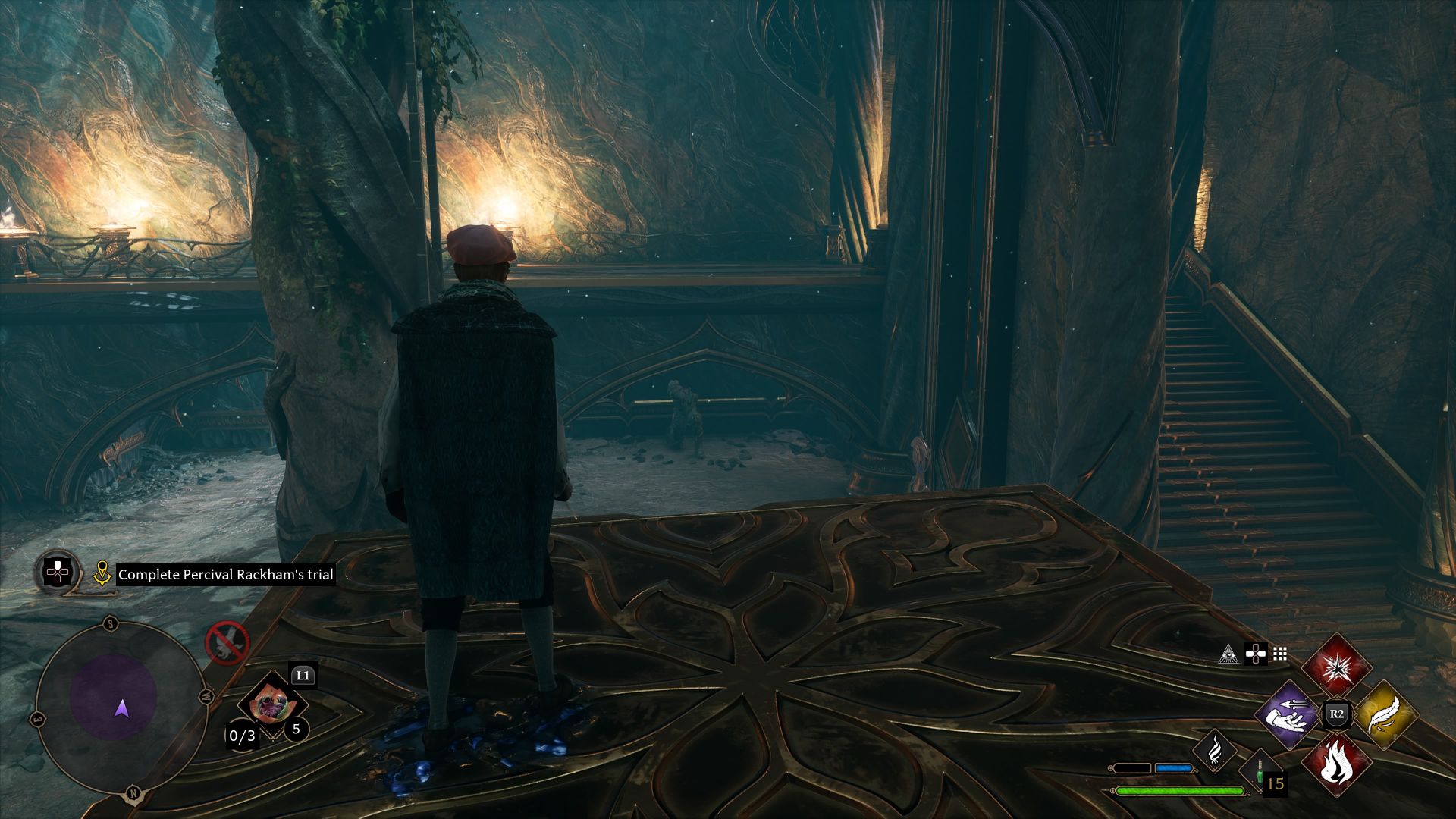Select the objective text Complete Percival Rackham's trial
This screenshot has height=819, width=1456.
point(225,574)
